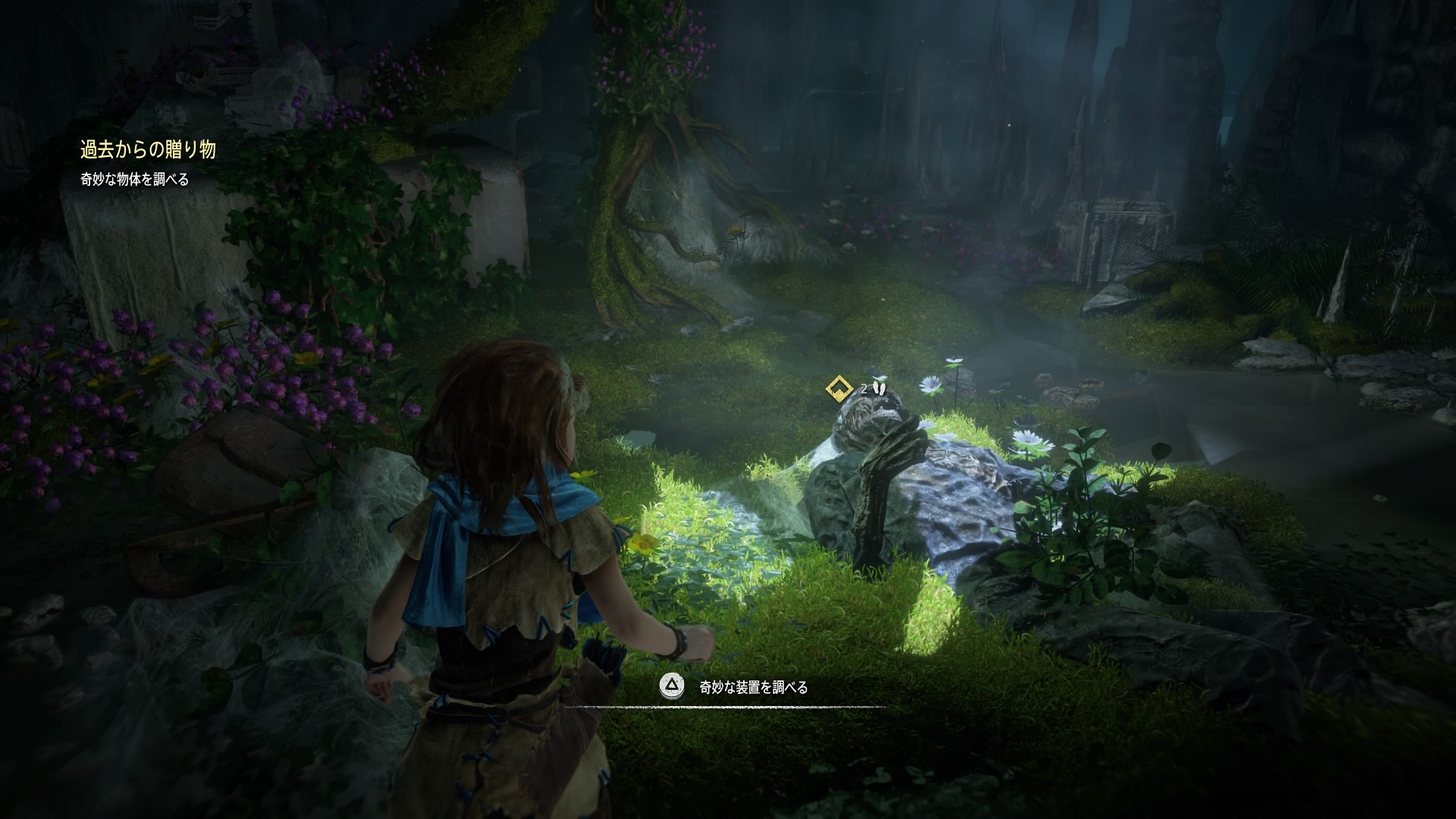Collapse the 過去からの贈り物 quest panel

point(148,149)
